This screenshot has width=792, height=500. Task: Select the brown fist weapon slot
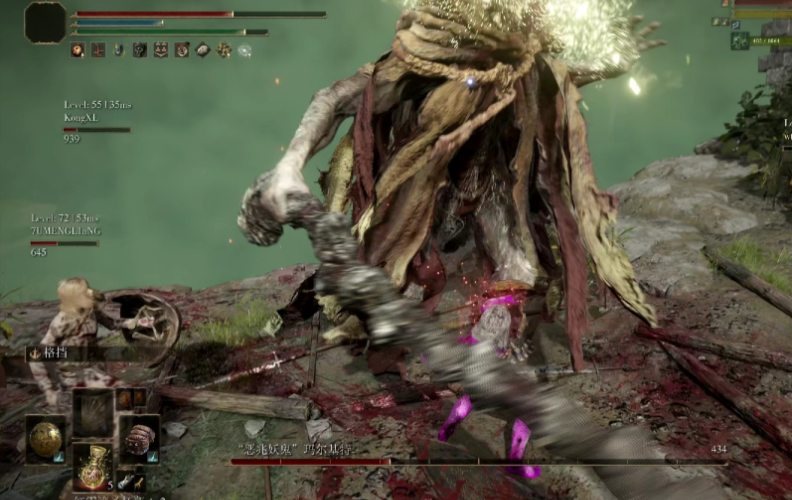(139, 438)
